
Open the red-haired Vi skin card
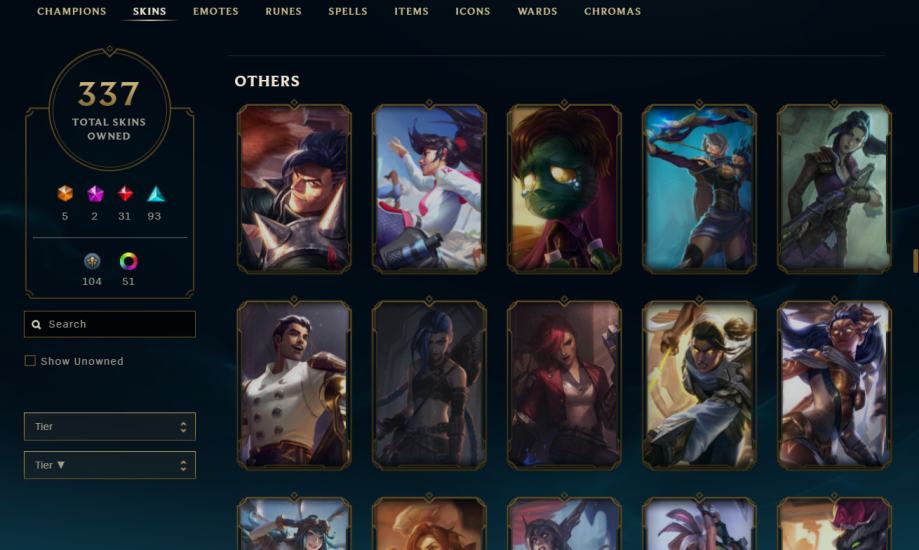tap(564, 385)
